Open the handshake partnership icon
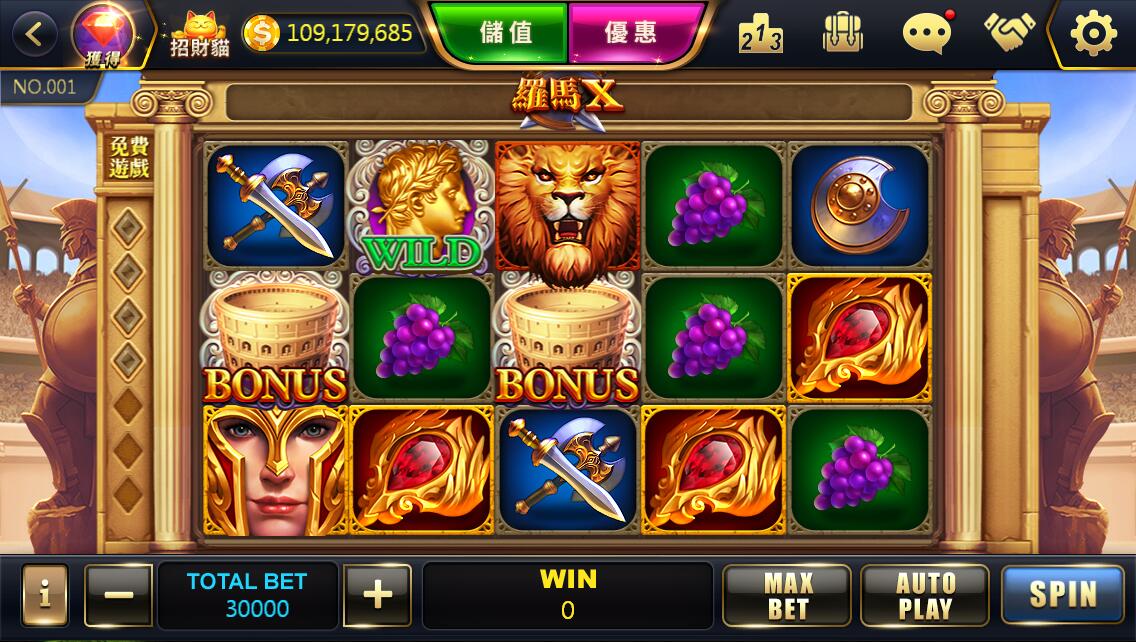The width and height of the screenshot is (1136, 642). click(x=1009, y=33)
